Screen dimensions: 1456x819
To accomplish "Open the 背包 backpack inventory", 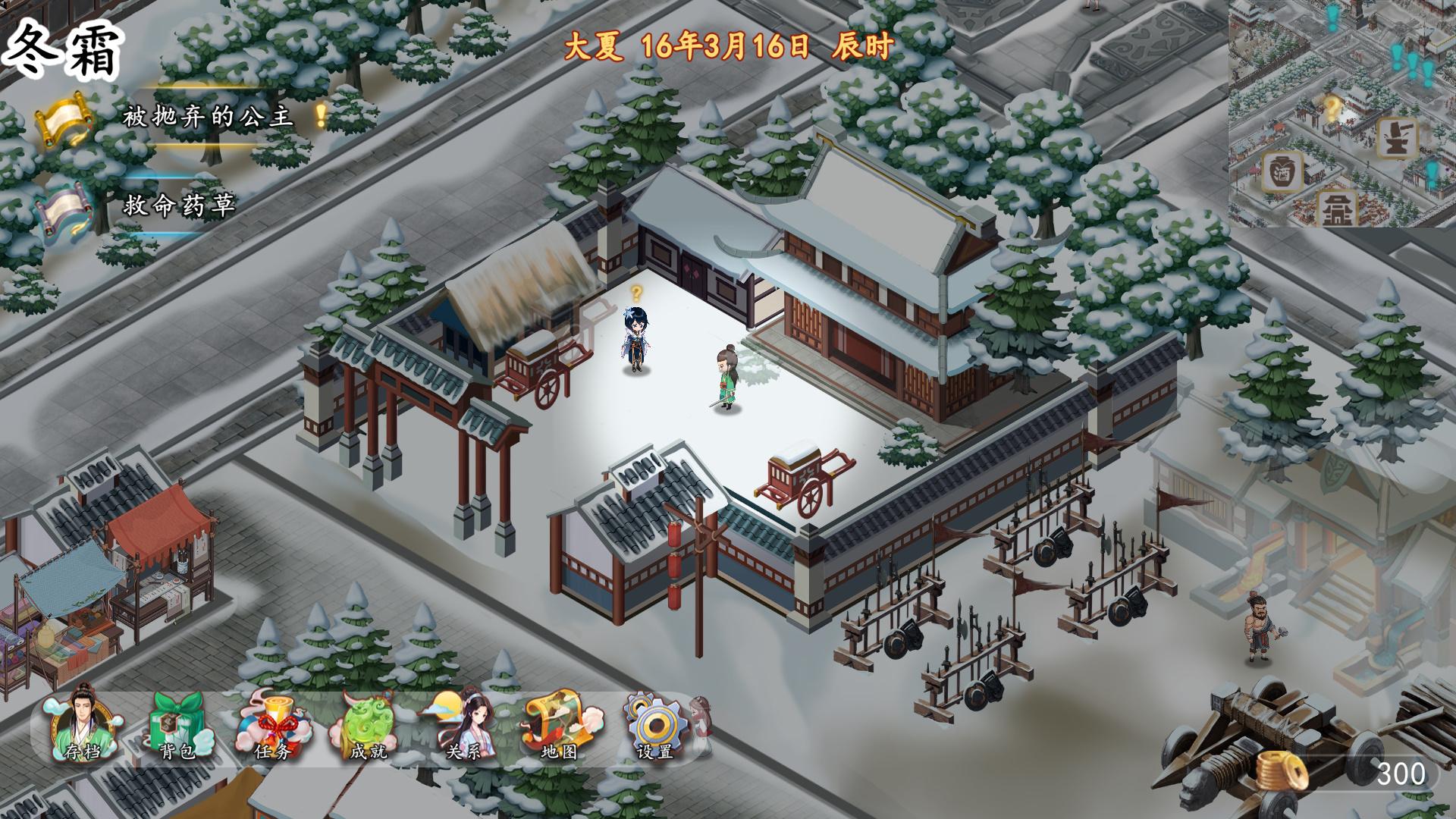I will click(x=178, y=725).
